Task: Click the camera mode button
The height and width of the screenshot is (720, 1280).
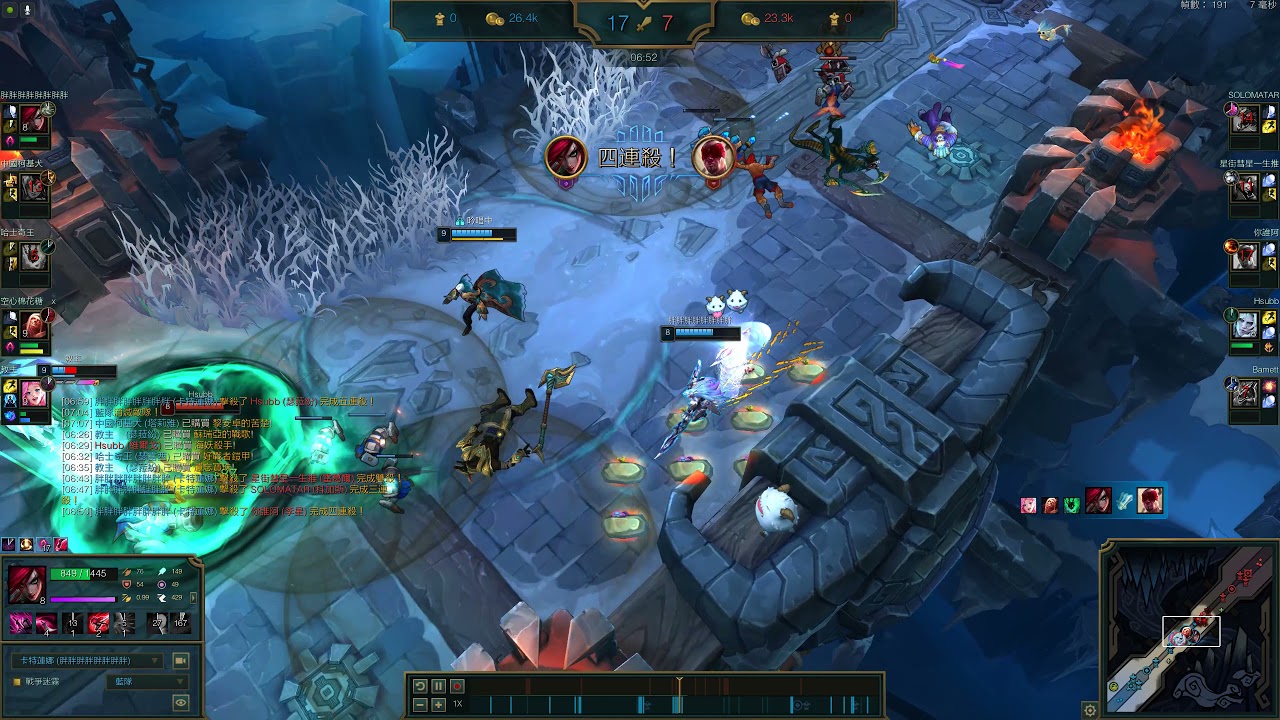Action: pos(181,661)
